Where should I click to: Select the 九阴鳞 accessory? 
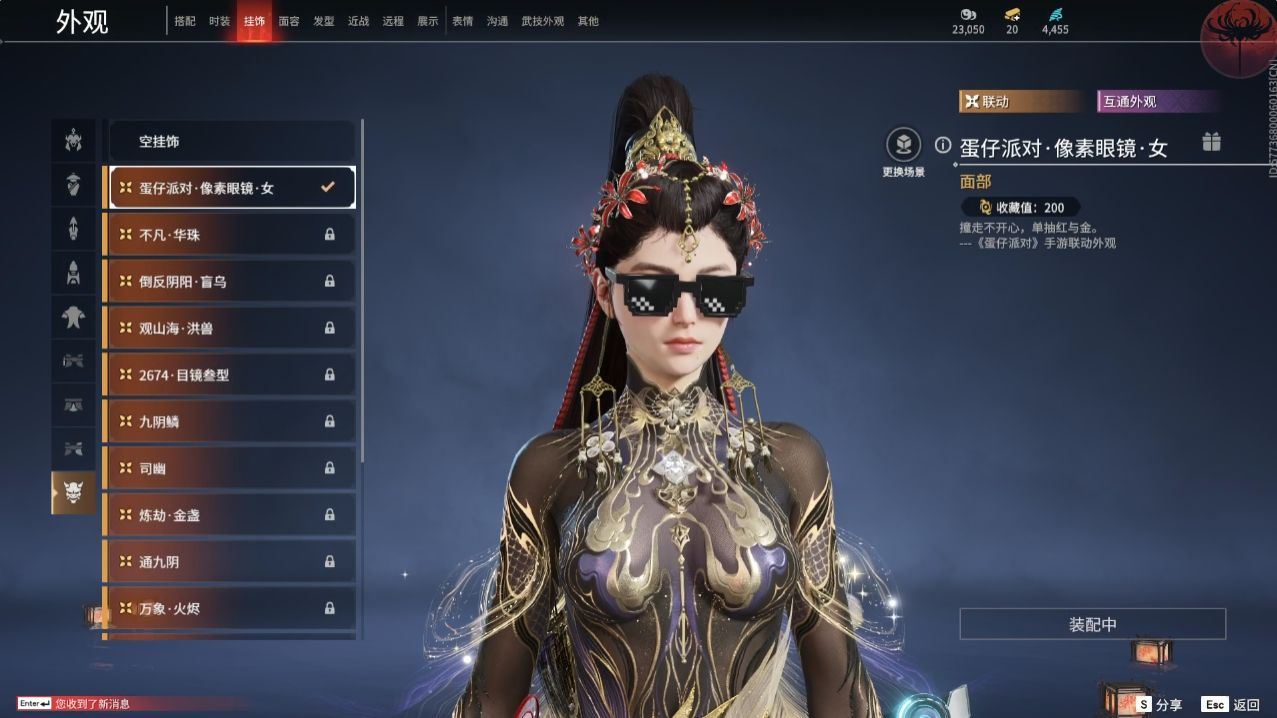(x=230, y=422)
